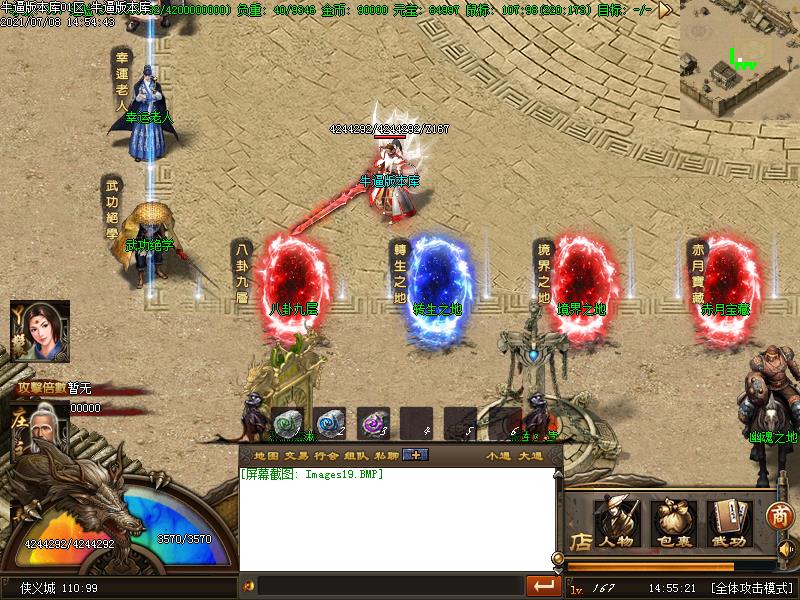Select the 私聊 private chat option
This screenshot has width=800, height=600.
[386, 456]
